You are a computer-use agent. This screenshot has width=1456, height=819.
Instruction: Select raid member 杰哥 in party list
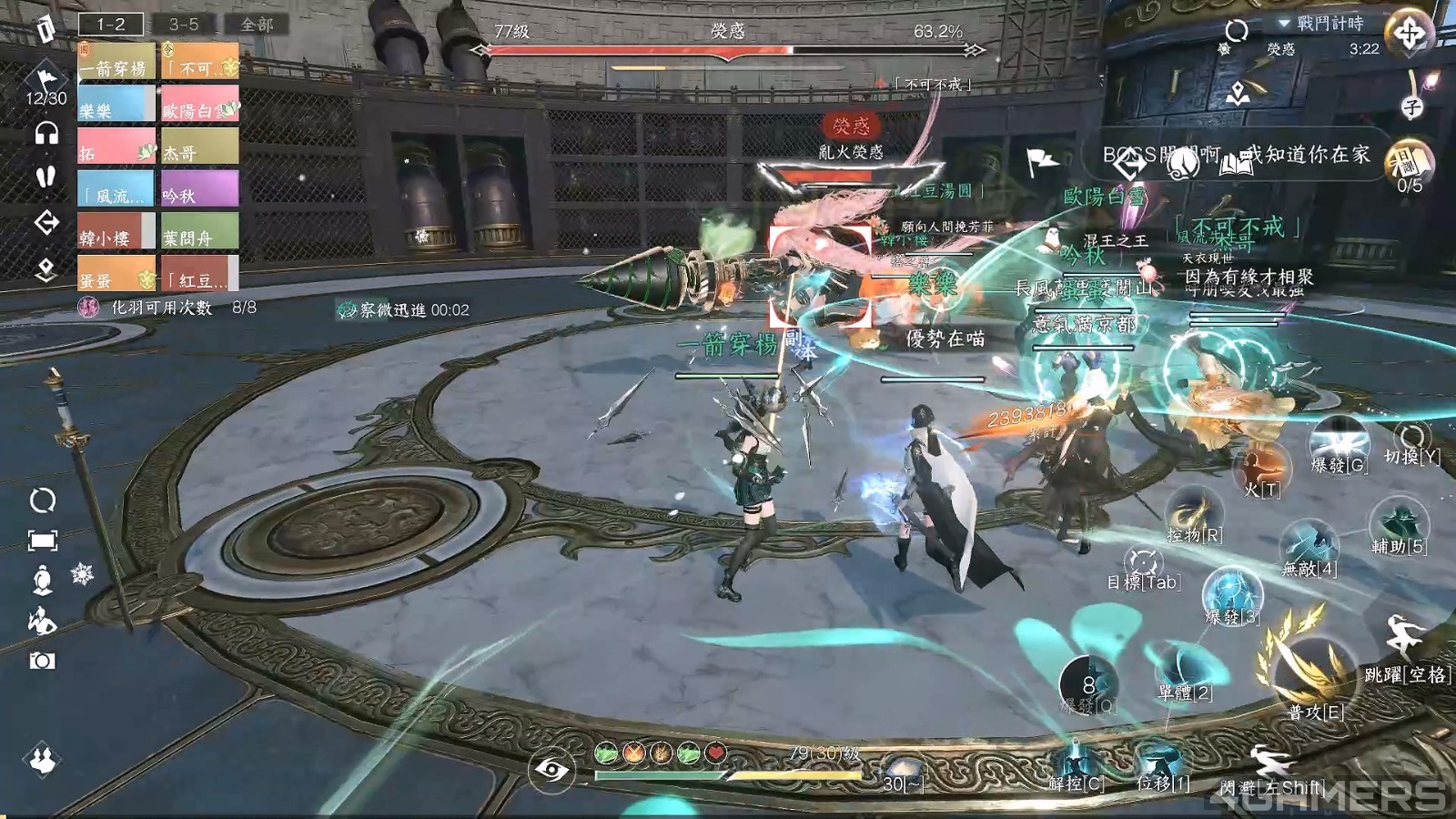point(199,147)
